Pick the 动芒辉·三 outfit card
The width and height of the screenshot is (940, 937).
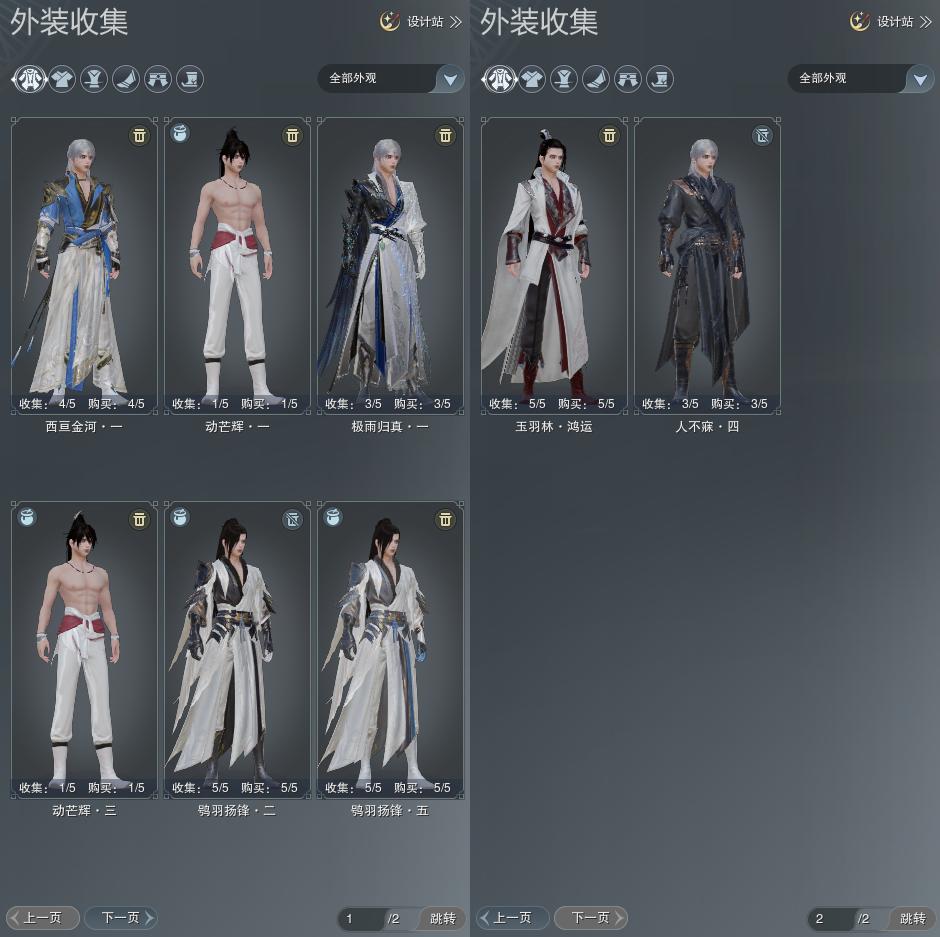[84, 649]
